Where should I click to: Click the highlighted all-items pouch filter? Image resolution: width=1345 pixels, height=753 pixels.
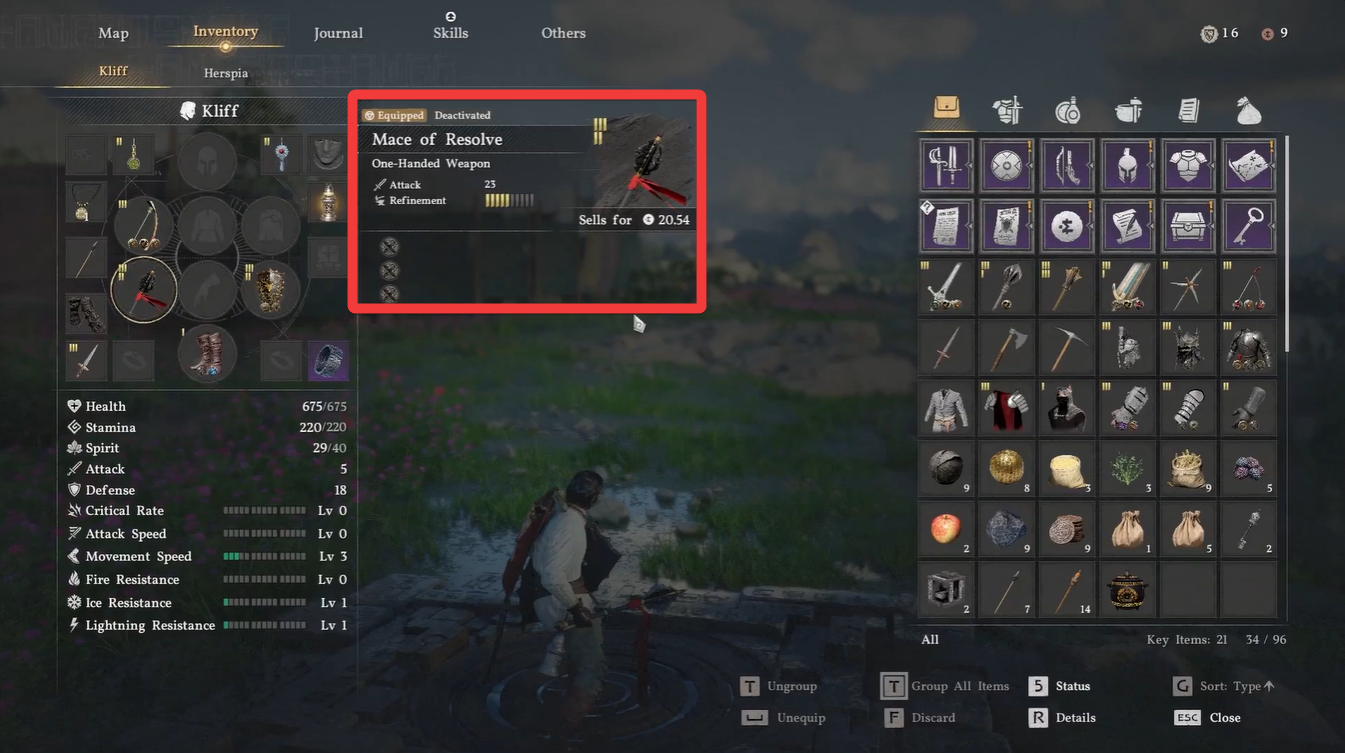click(x=946, y=110)
